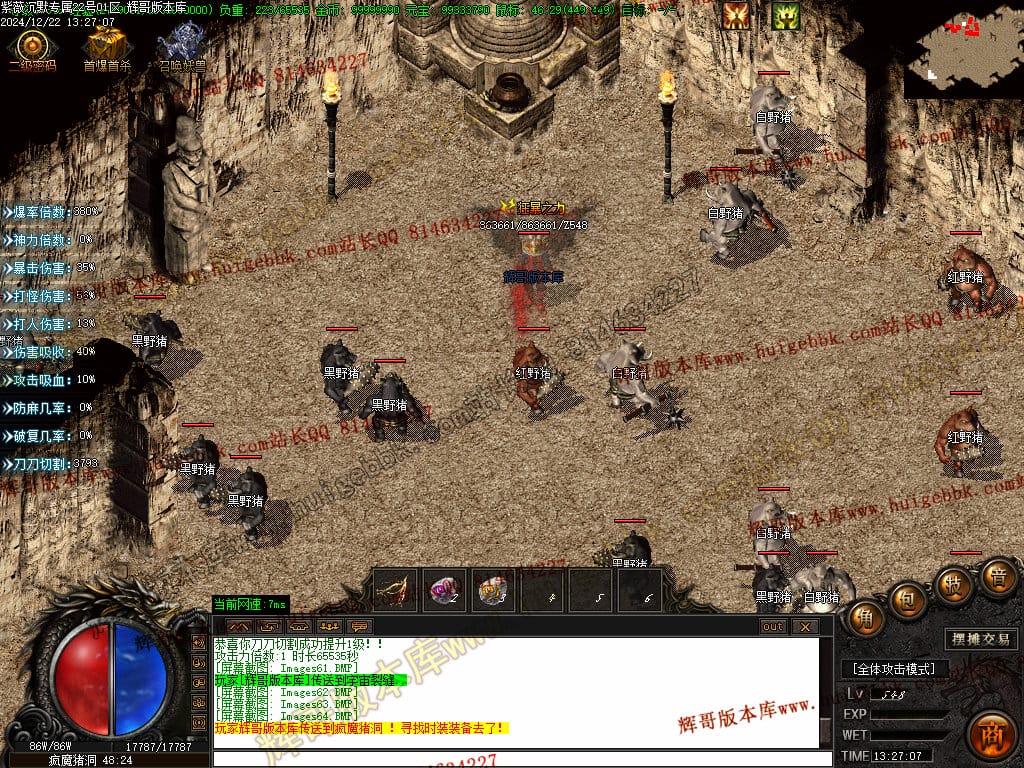Open the 摆摊交易 stall trade button
The image size is (1024, 768).
(979, 639)
